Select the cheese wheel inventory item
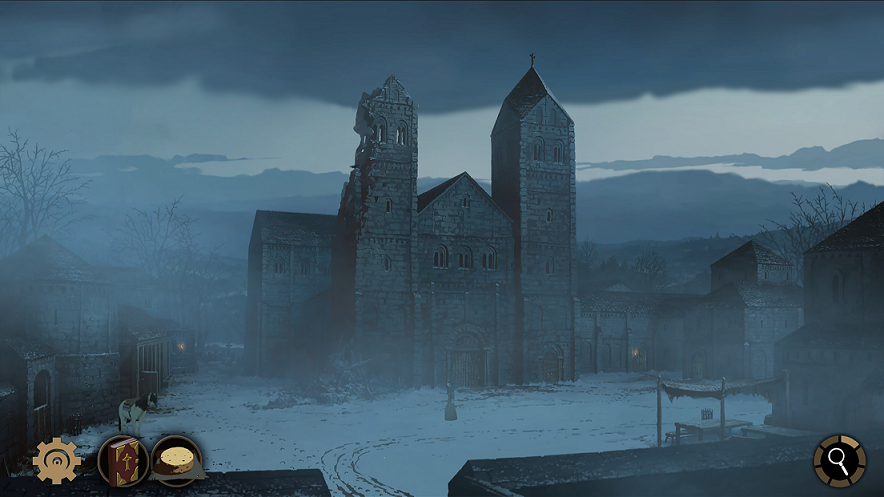Screen dimensions: 884x497 pyautogui.click(x=177, y=461)
